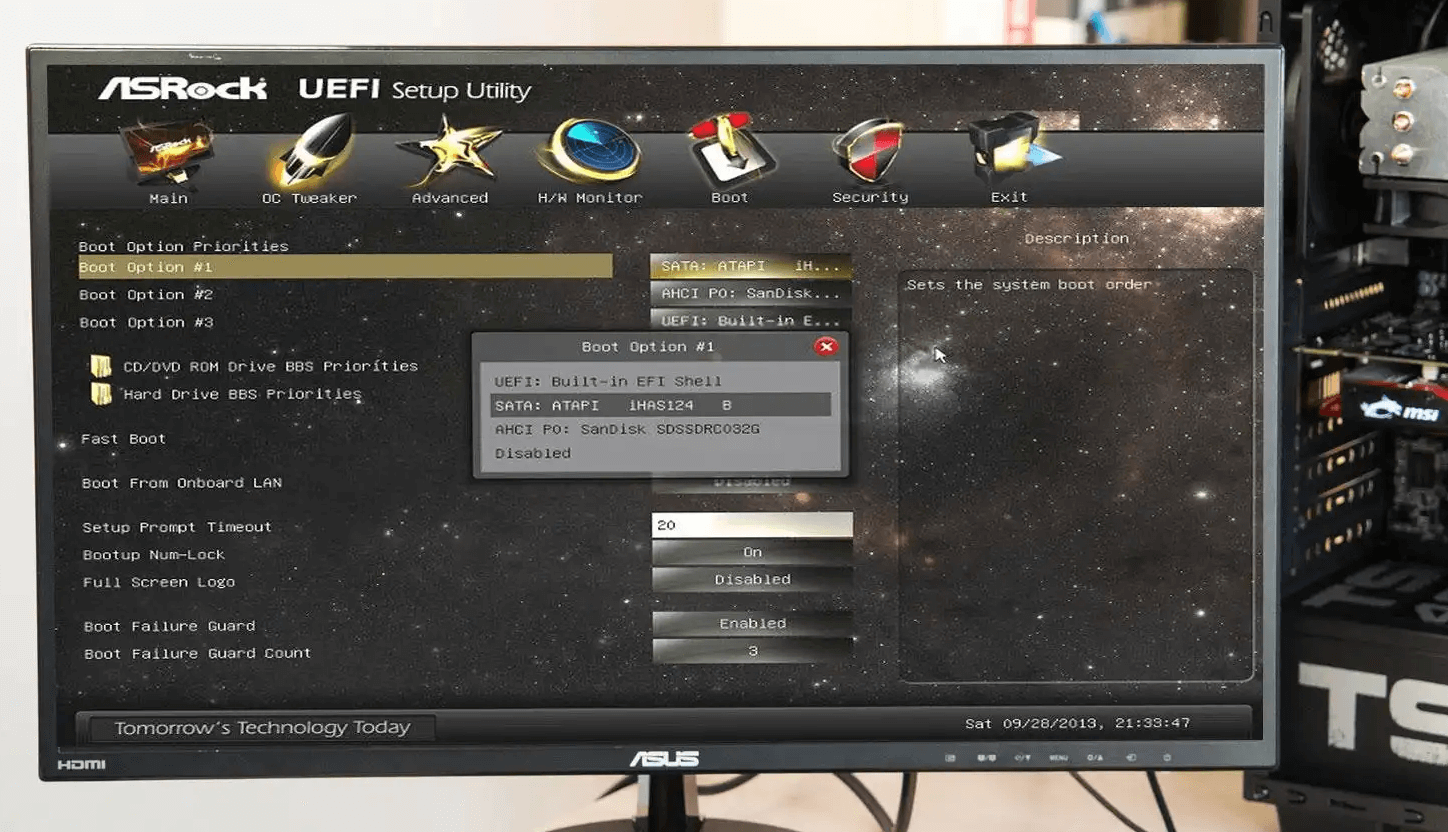
Task: Adjust the Boot Failure Guard Count value
Action: [752, 651]
